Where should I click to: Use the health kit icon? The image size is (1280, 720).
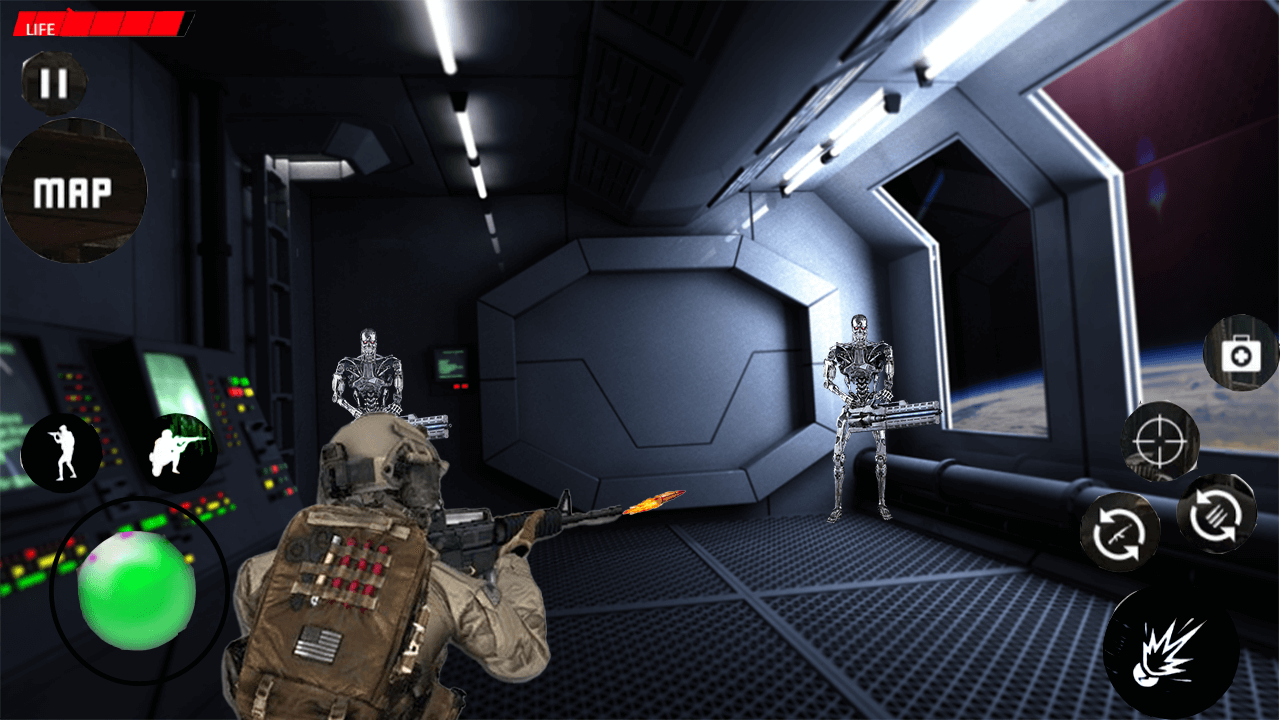(x=1240, y=357)
